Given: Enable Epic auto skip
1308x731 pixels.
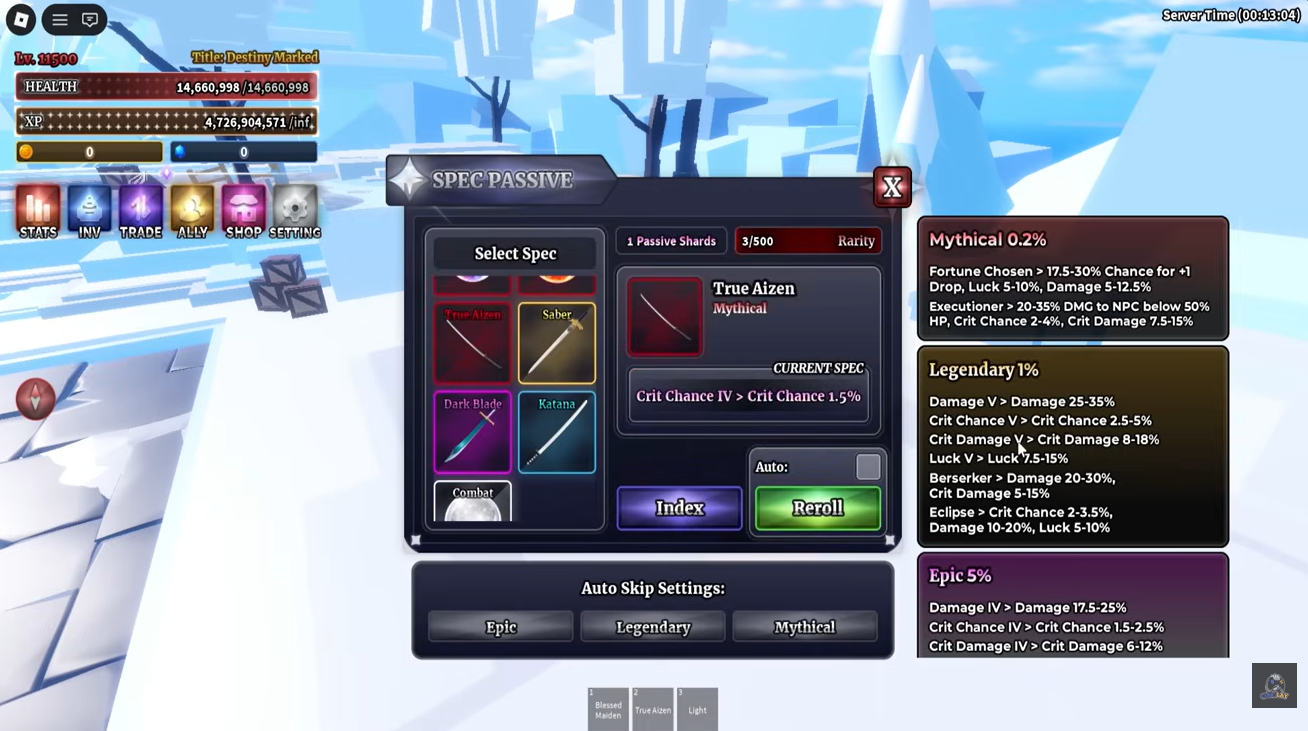Looking at the screenshot, I should [501, 627].
